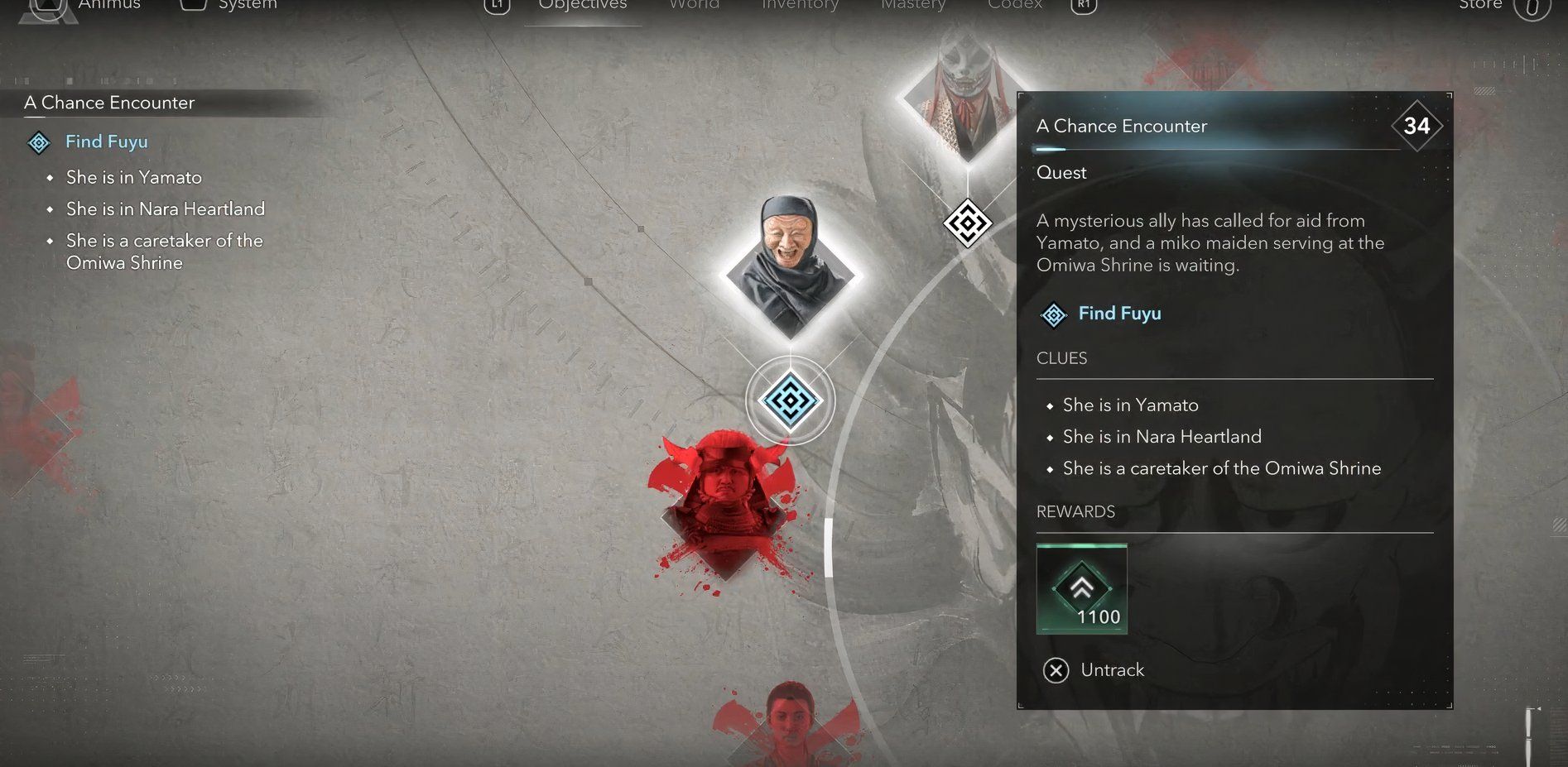
Task: Select the white quest diamond node below the mask
Action: (967, 223)
